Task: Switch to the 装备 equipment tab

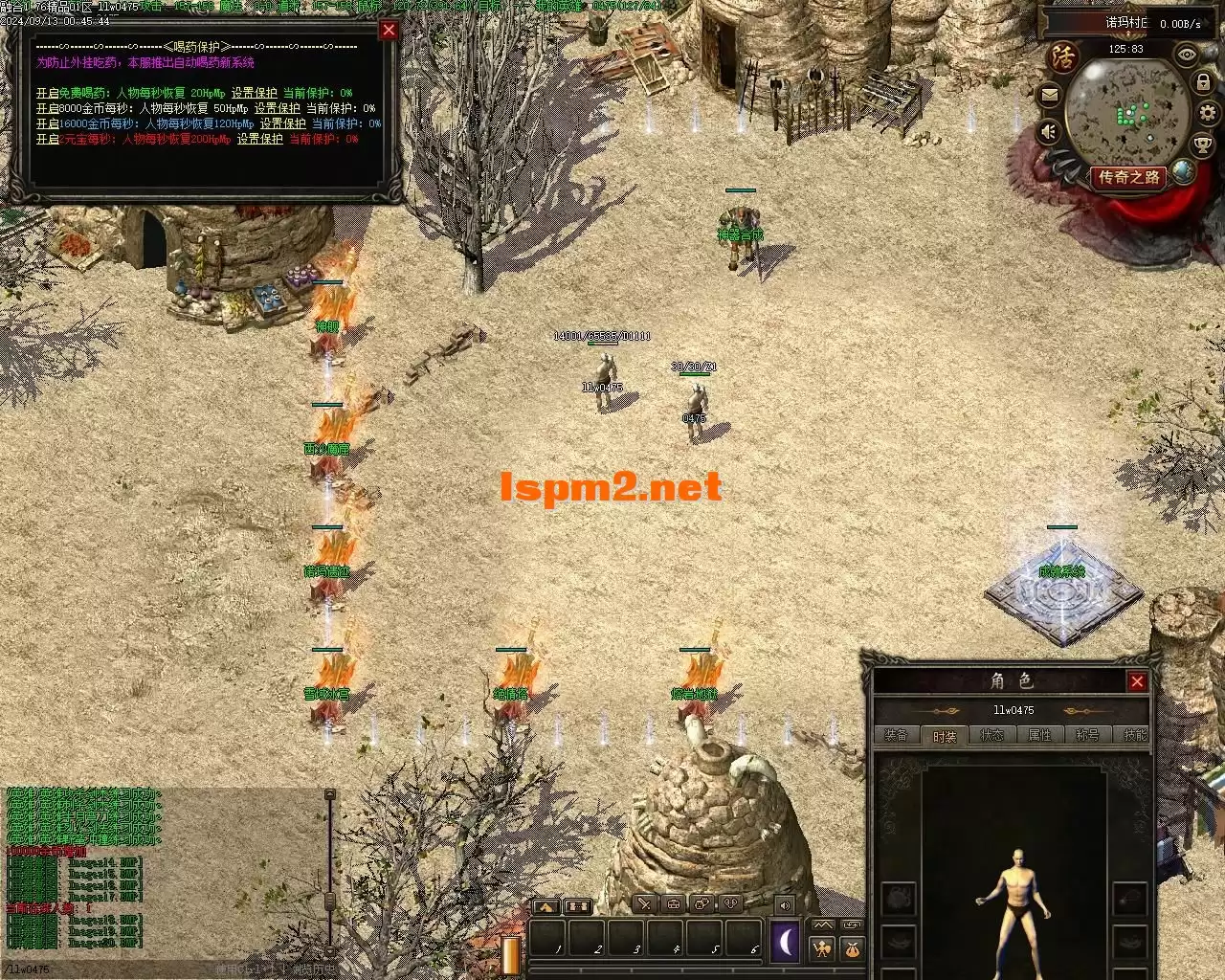Action: tap(897, 735)
